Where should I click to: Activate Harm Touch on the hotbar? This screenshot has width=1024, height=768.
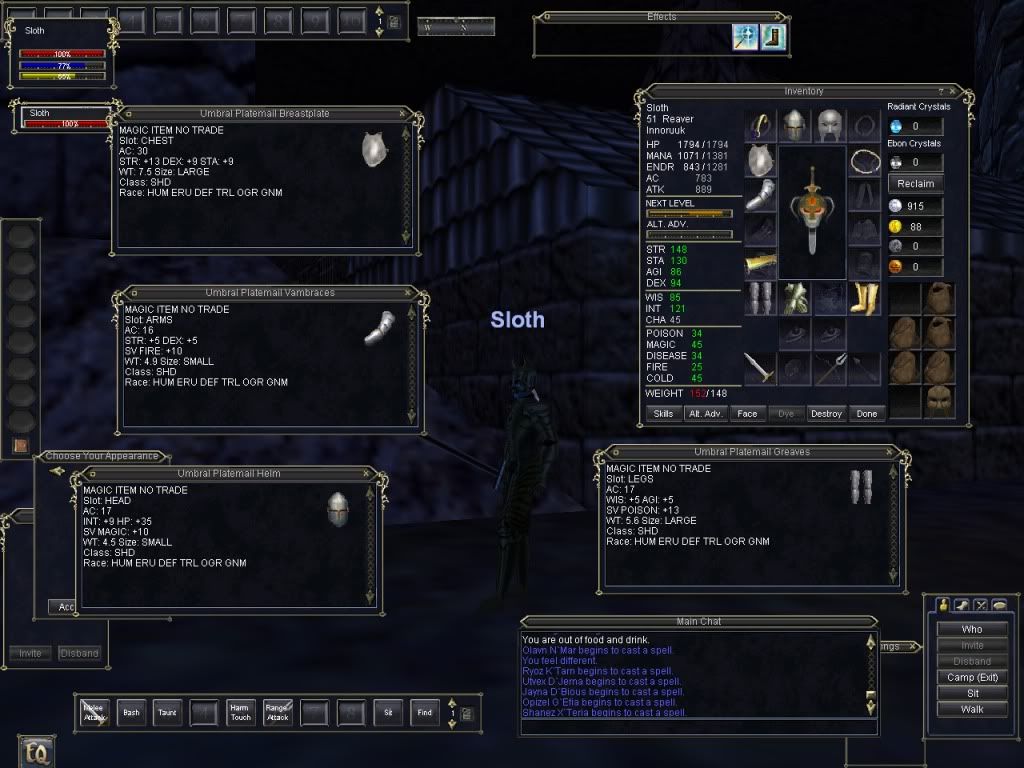[x=239, y=712]
